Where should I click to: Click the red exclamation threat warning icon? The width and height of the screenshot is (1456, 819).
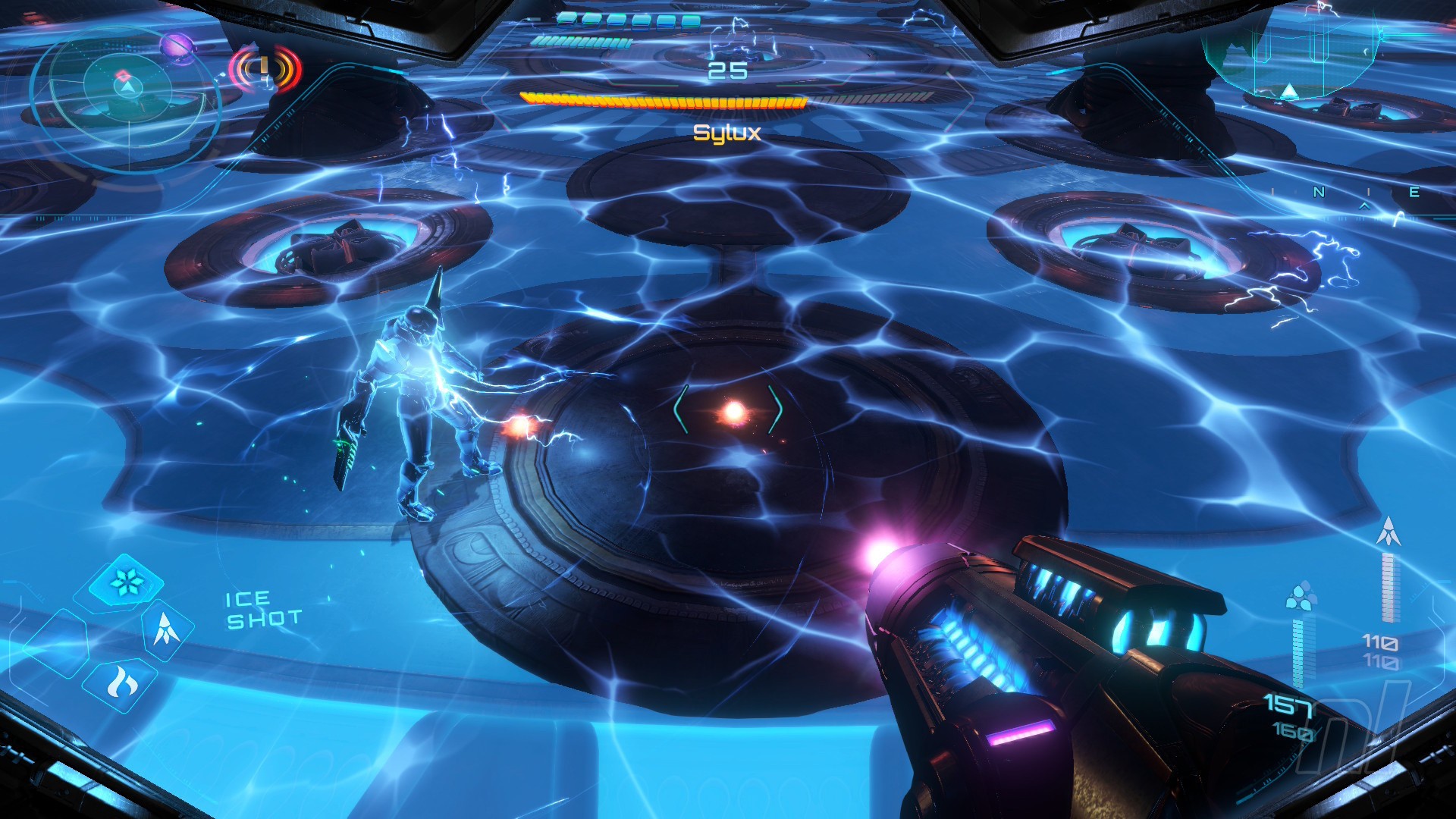tap(265, 70)
